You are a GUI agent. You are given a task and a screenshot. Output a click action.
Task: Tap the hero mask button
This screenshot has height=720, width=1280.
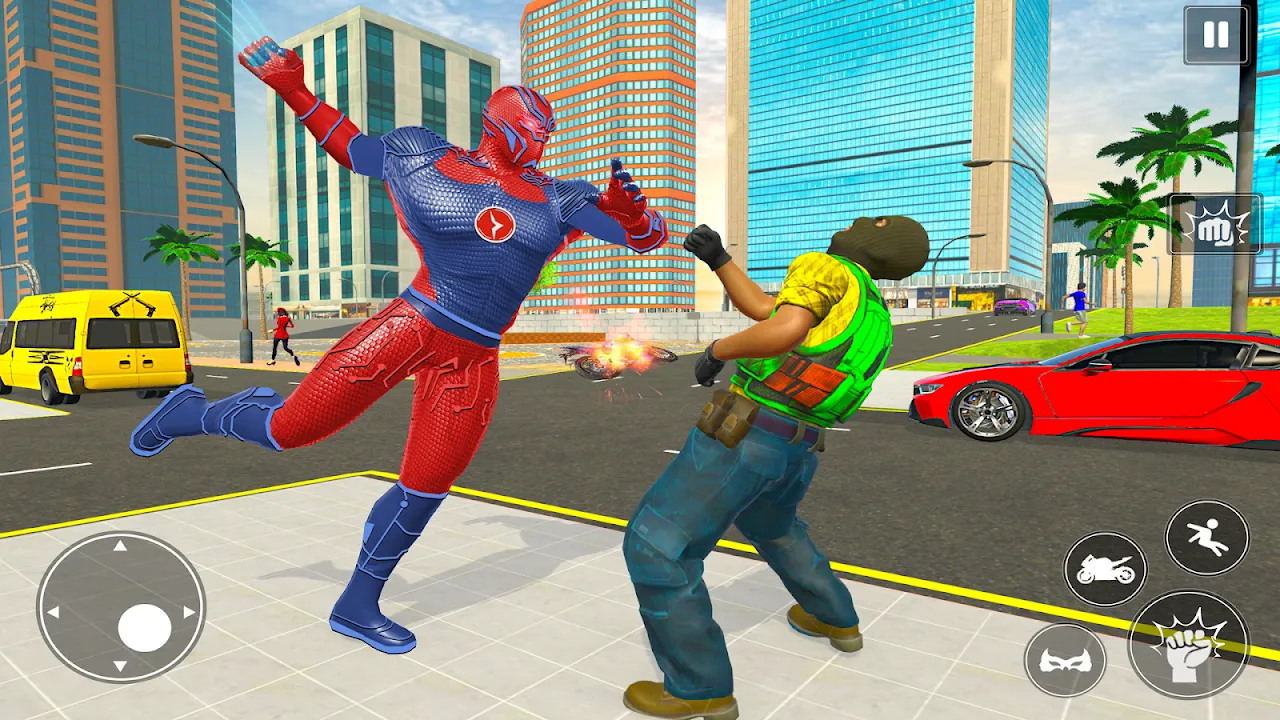(1065, 660)
